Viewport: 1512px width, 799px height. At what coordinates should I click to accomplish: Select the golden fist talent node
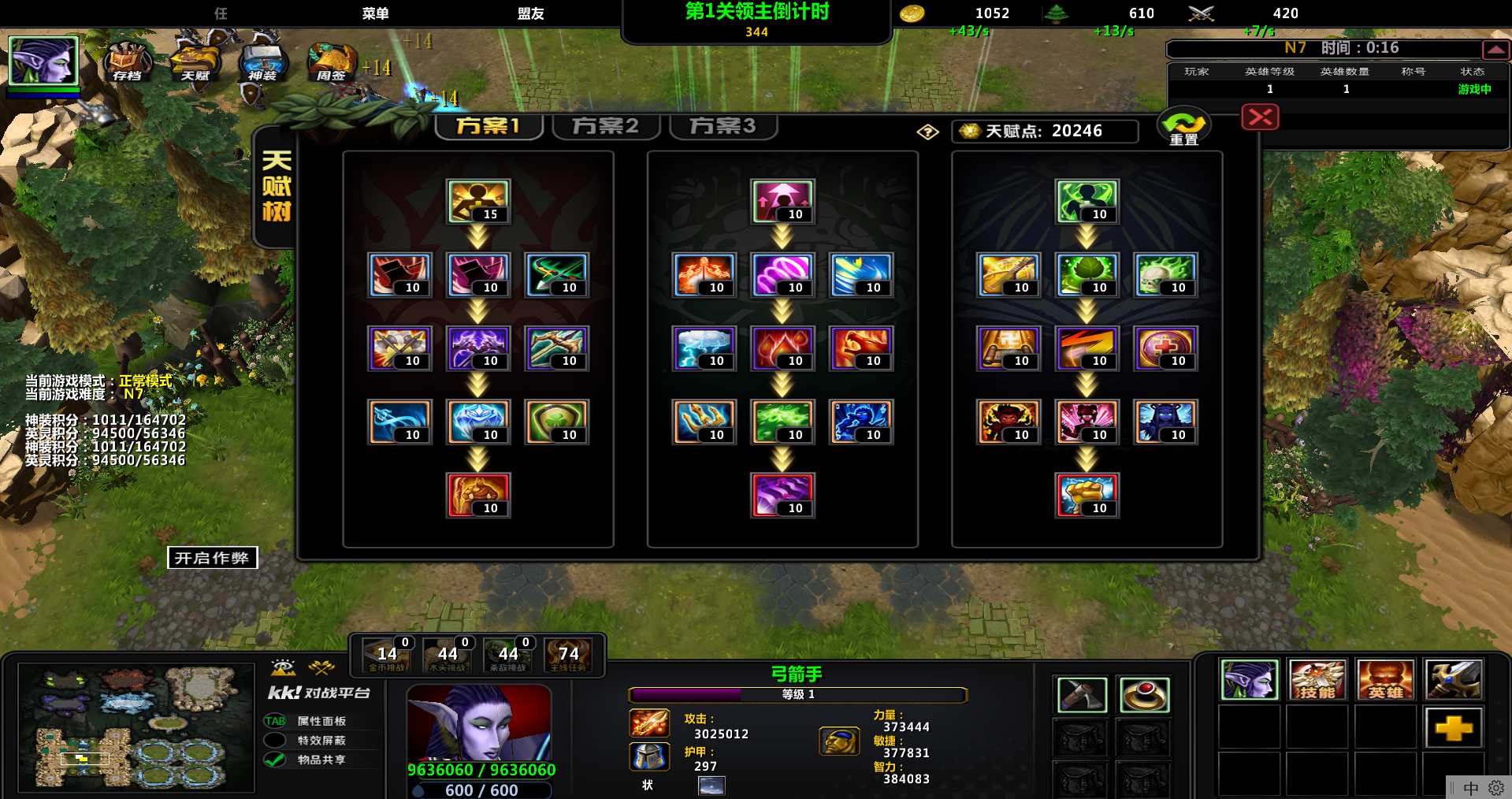coord(1087,495)
